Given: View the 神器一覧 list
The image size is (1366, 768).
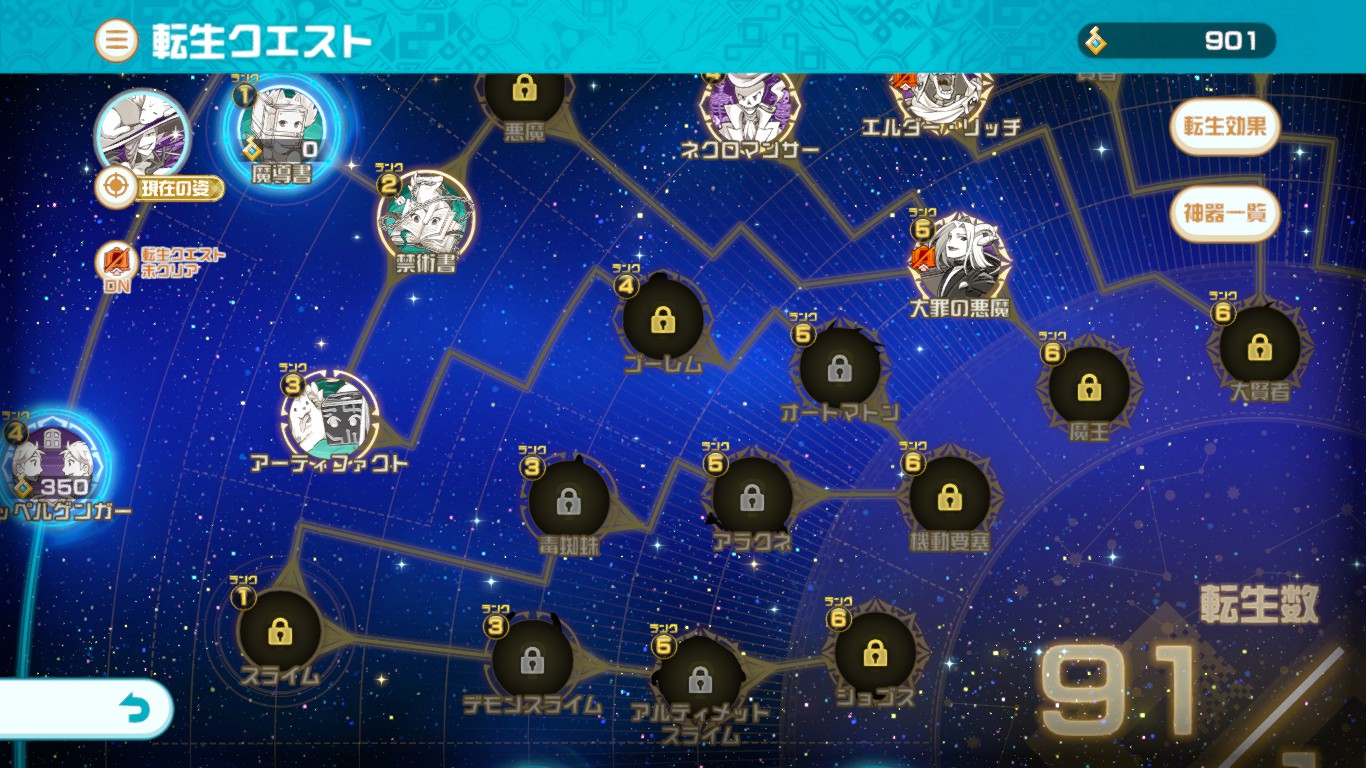Looking at the screenshot, I should click(1224, 213).
